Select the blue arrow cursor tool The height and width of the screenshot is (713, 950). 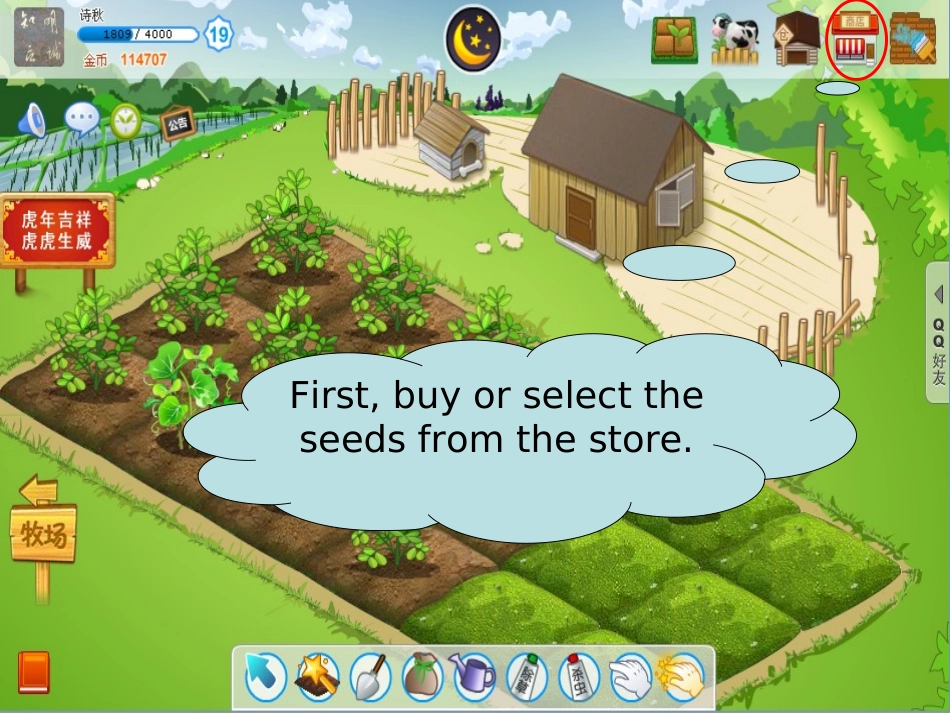click(266, 677)
